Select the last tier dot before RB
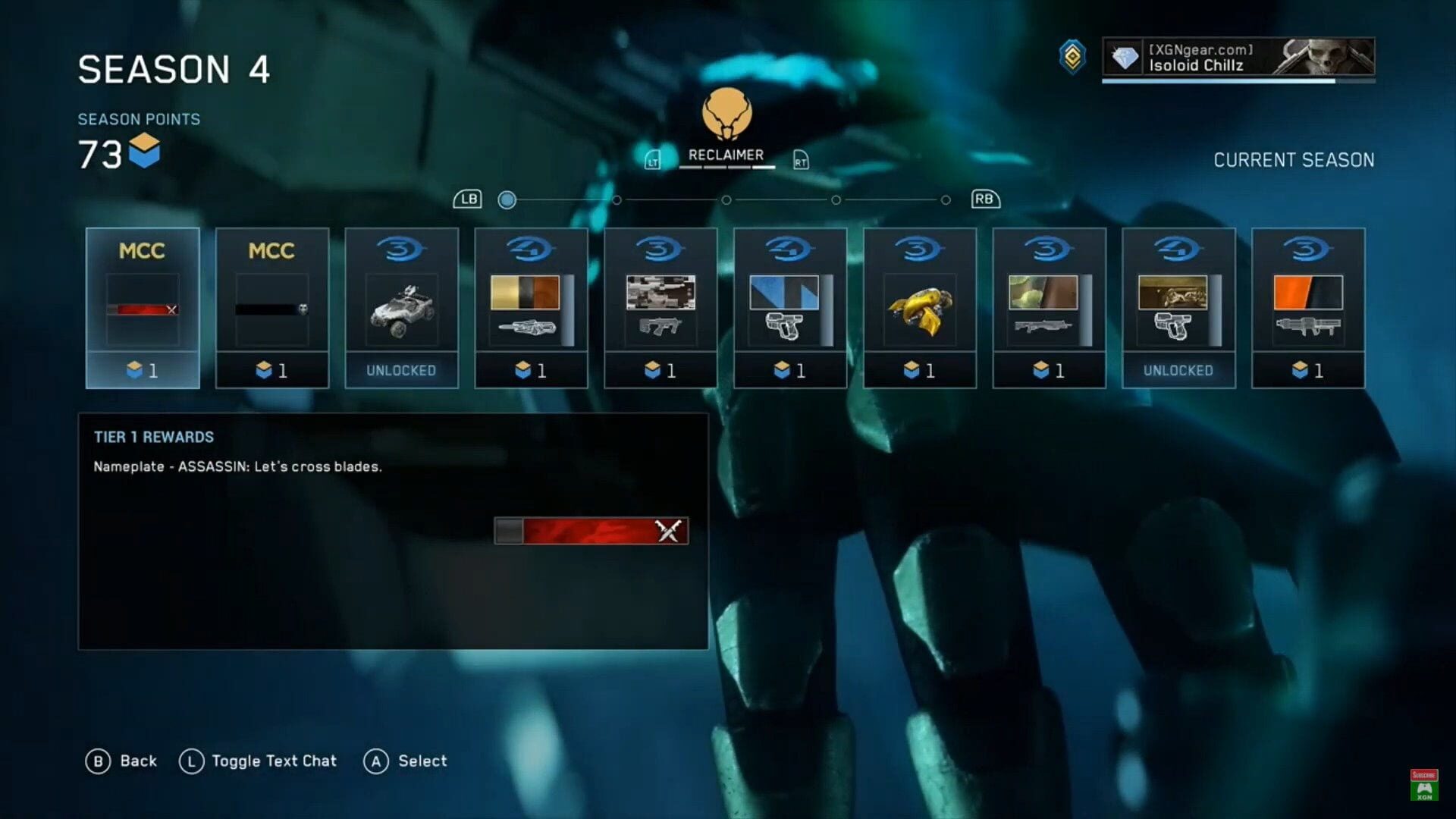This screenshot has width=1456, height=819. 945,199
